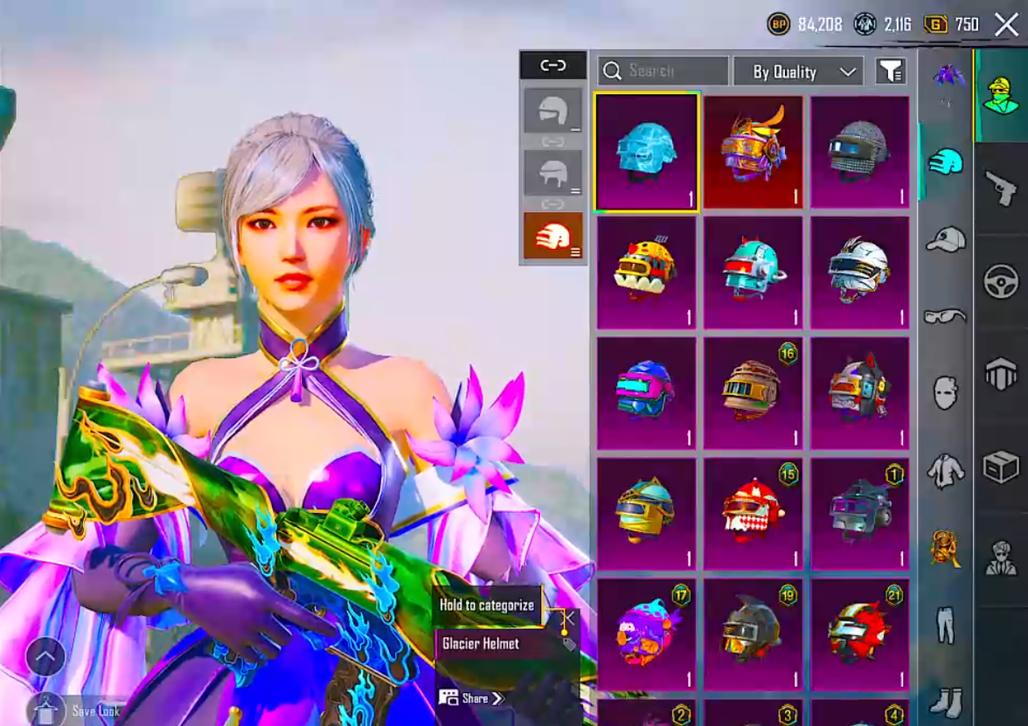Choose the orange level 3 helmet slot
The width and height of the screenshot is (1028, 726).
tap(552, 237)
